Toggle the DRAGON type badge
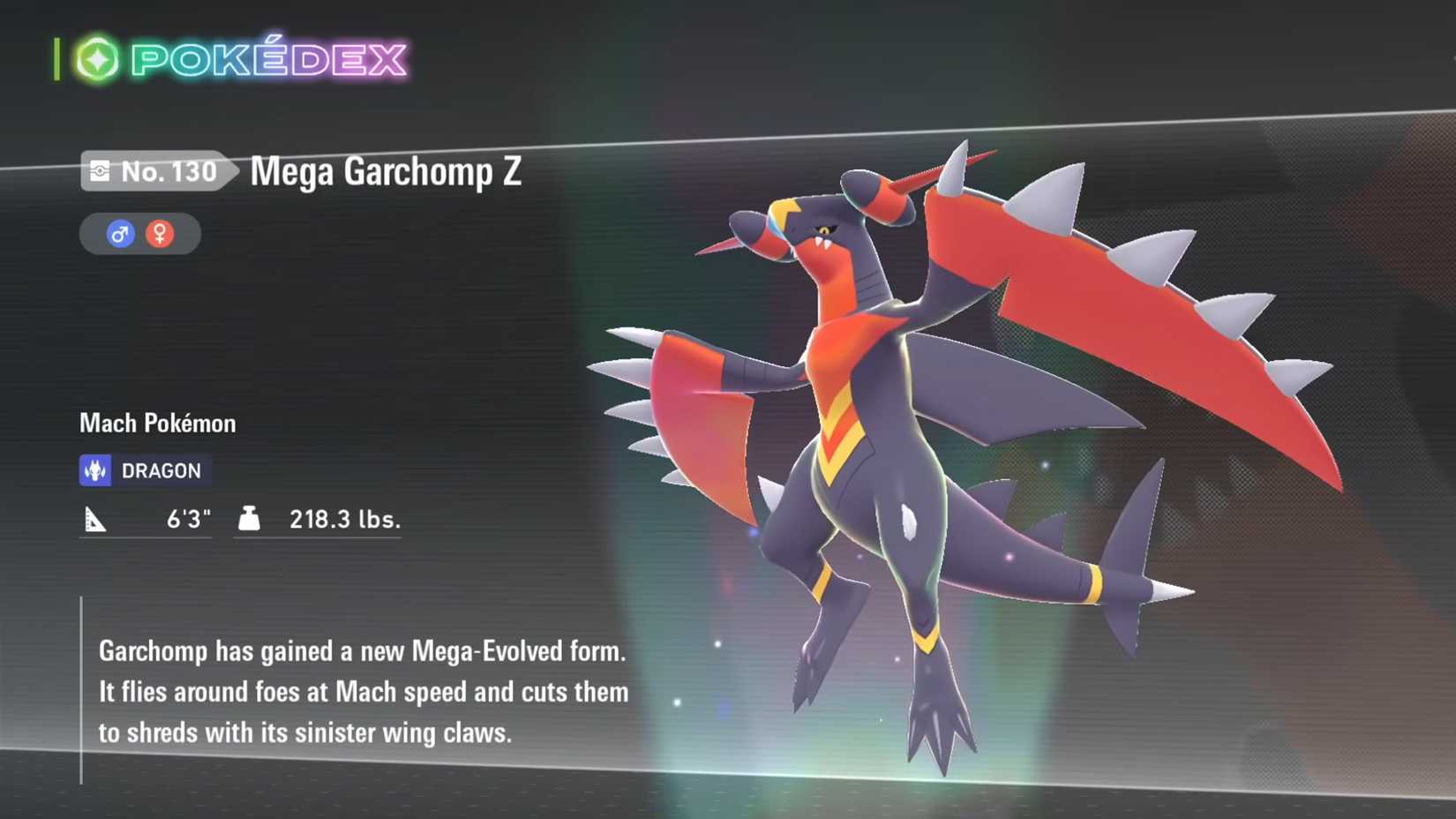The height and width of the screenshot is (819, 1456). (143, 470)
